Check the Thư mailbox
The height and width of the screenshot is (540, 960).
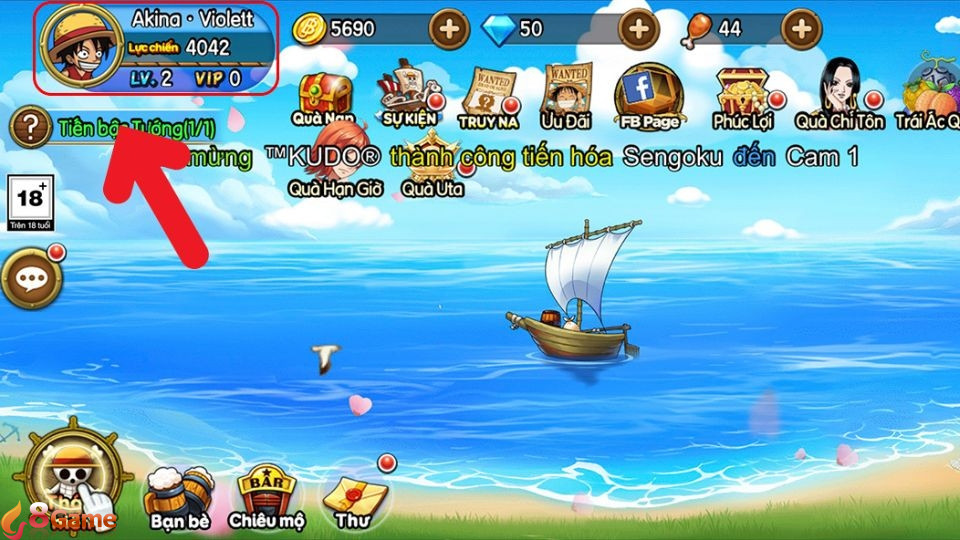(x=352, y=494)
